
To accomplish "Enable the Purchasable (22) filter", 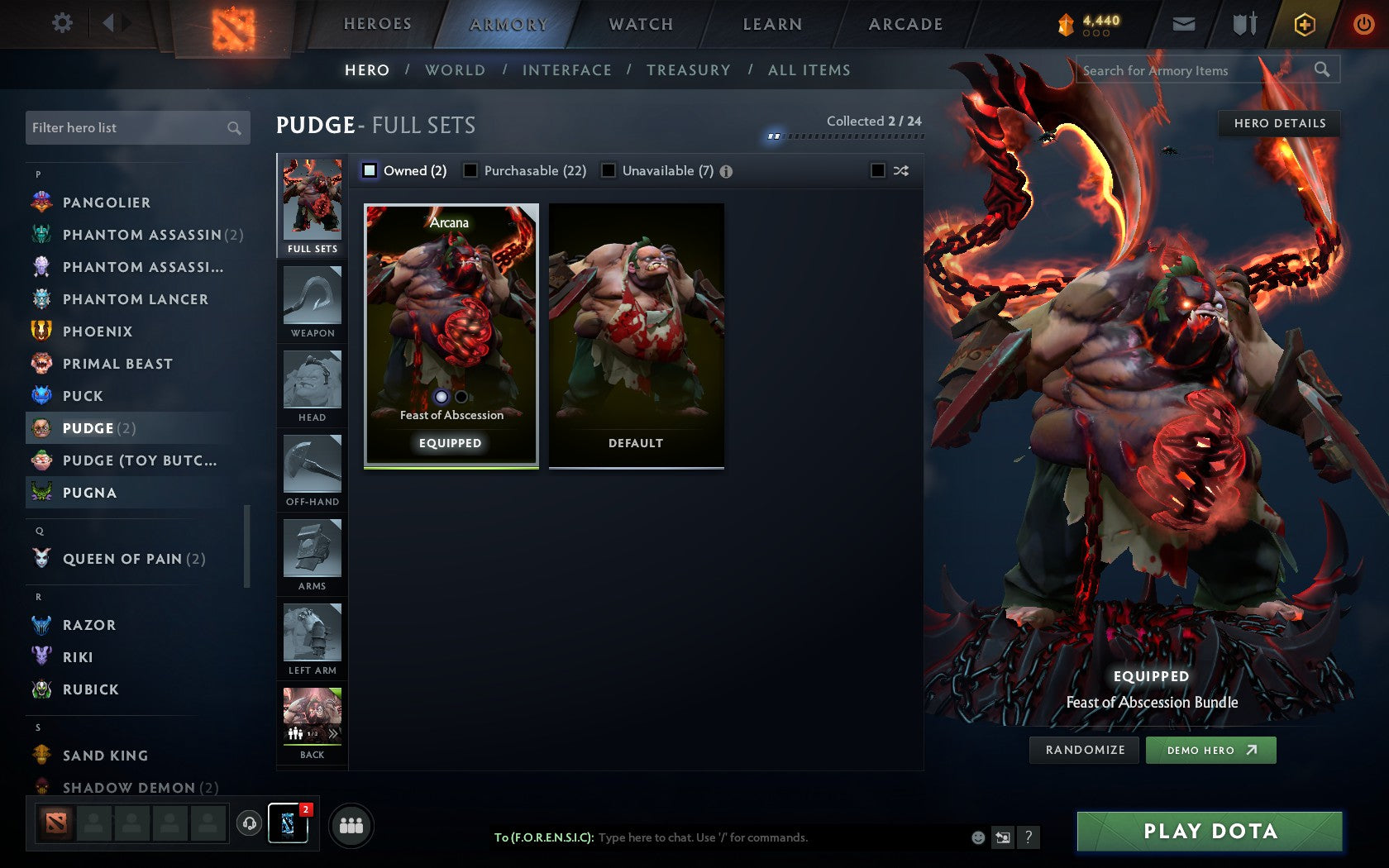I will [x=471, y=170].
